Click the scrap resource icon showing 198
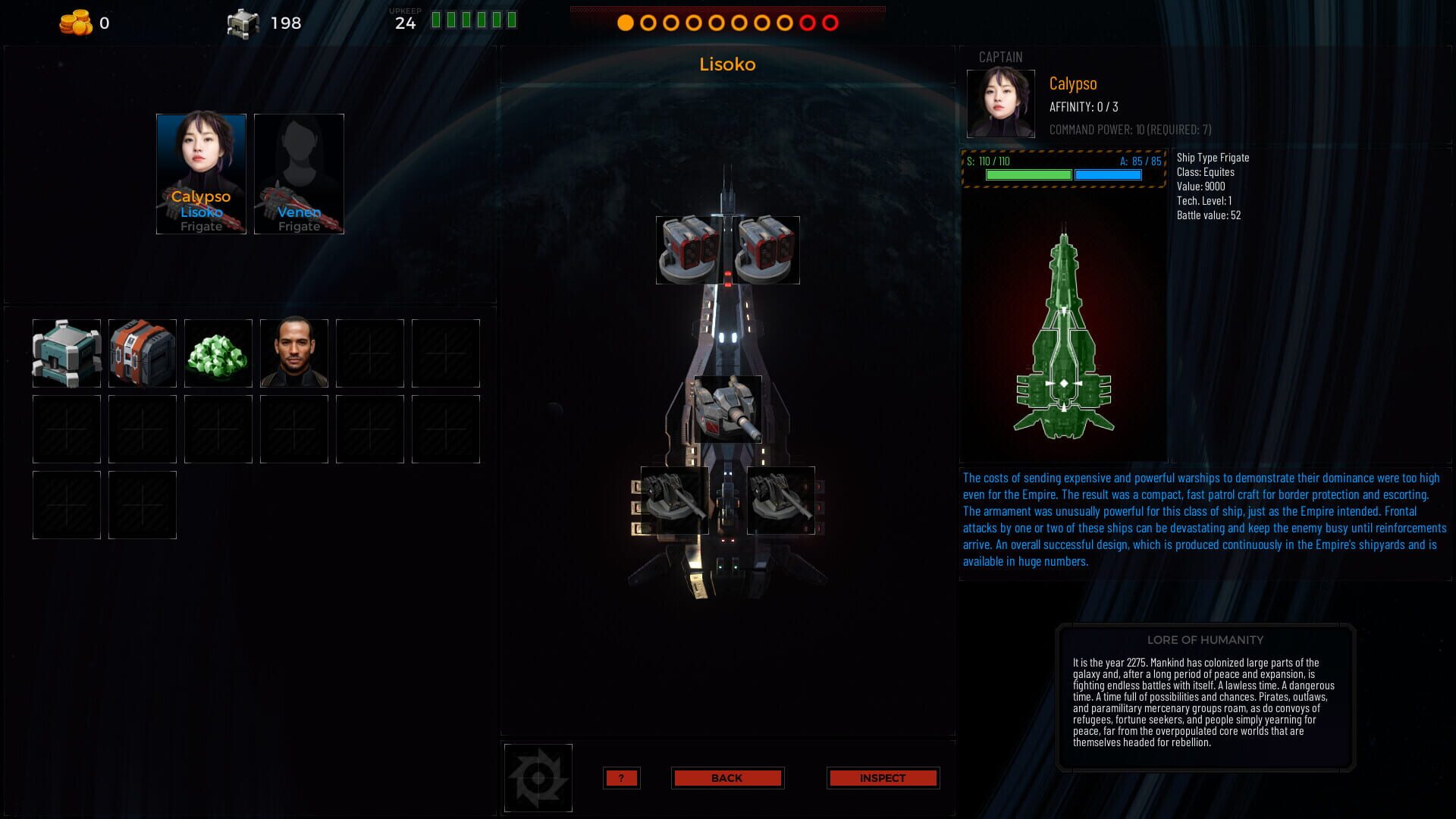Viewport: 1456px width, 819px height. coord(240,23)
